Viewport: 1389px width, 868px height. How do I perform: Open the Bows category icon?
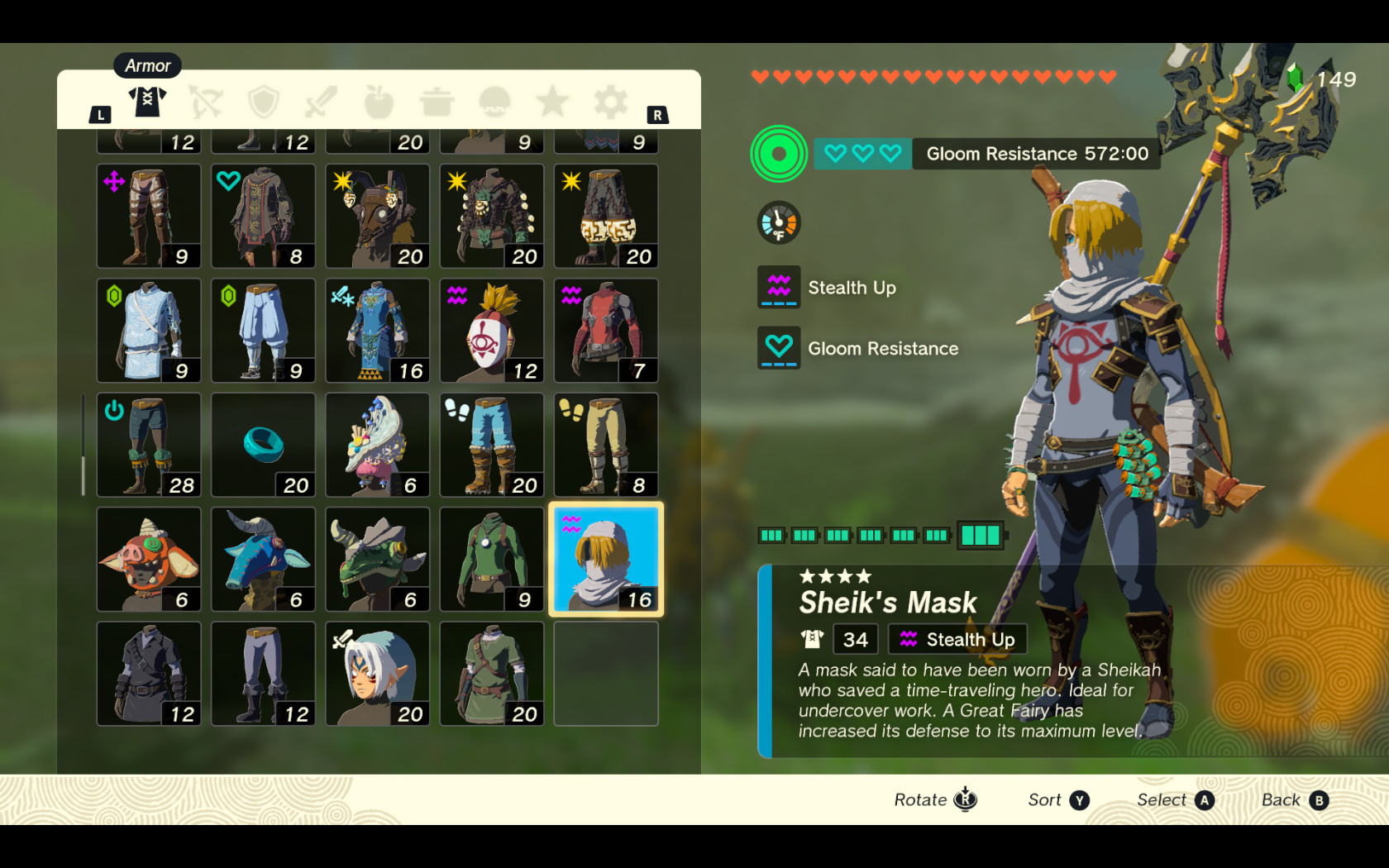tap(205, 101)
